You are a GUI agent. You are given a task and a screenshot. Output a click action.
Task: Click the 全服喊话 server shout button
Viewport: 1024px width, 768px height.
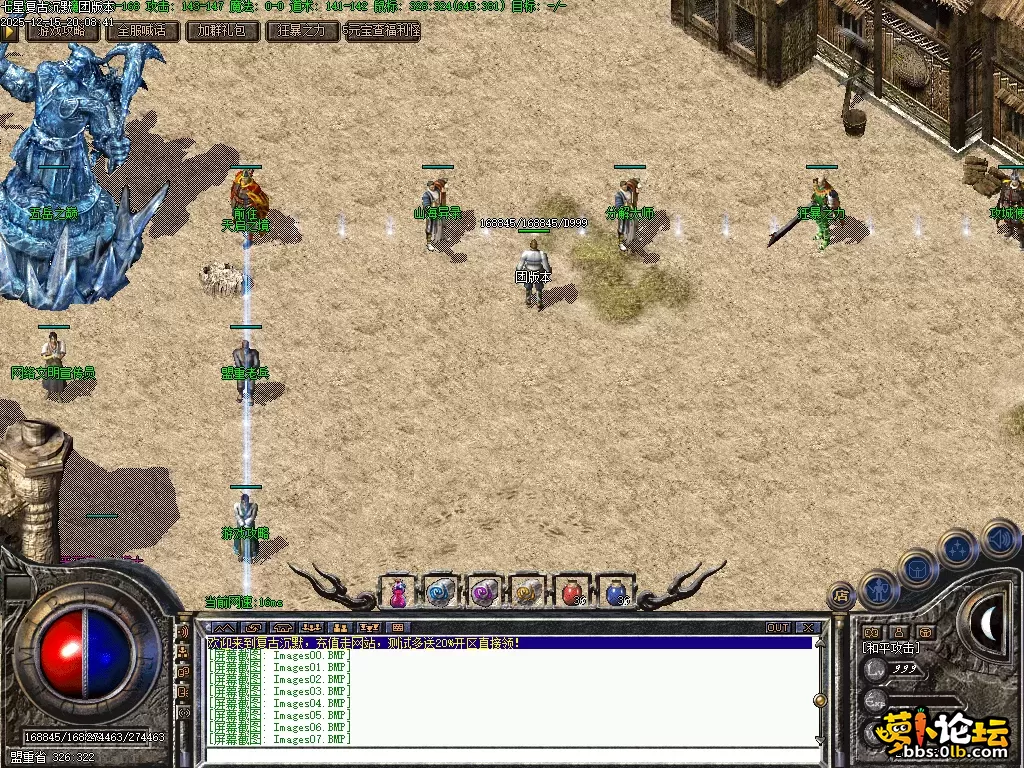(x=142, y=31)
